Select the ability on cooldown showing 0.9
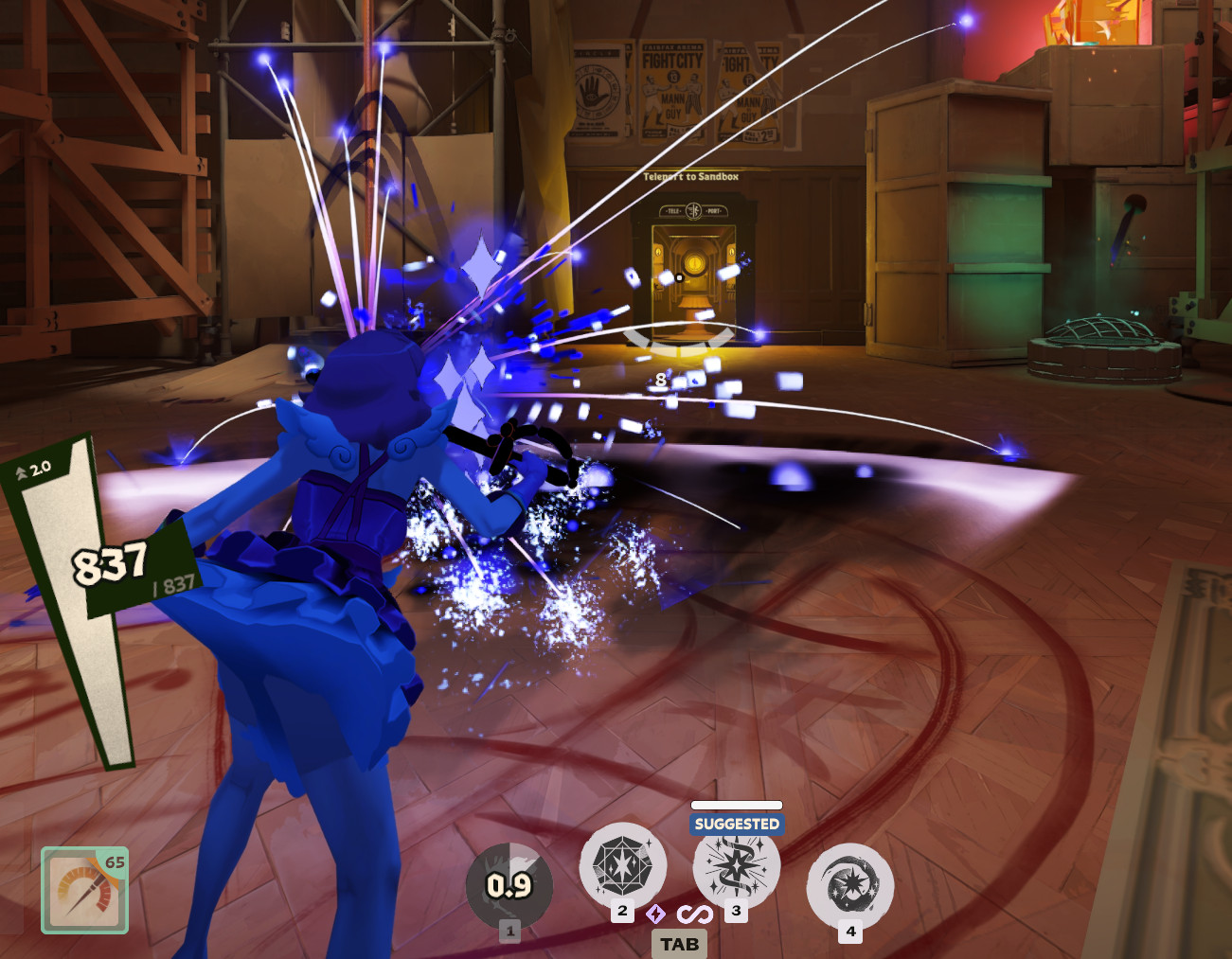 pos(509,886)
